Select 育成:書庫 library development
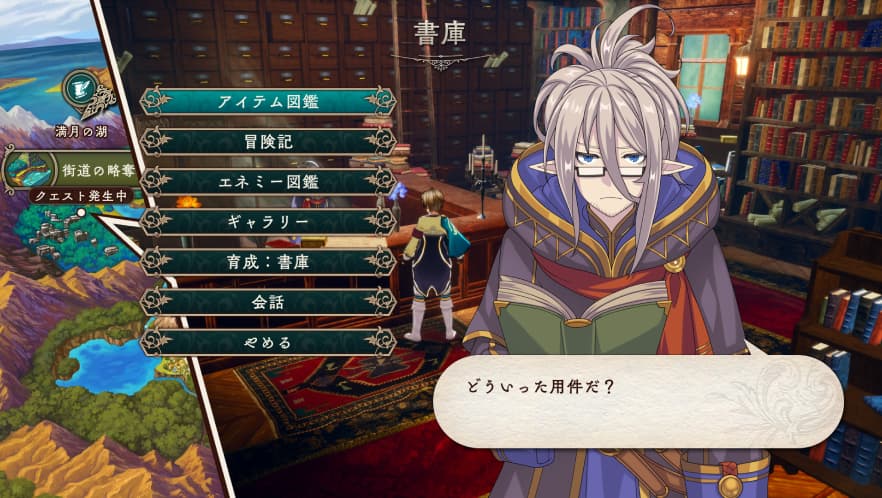 click(x=268, y=262)
